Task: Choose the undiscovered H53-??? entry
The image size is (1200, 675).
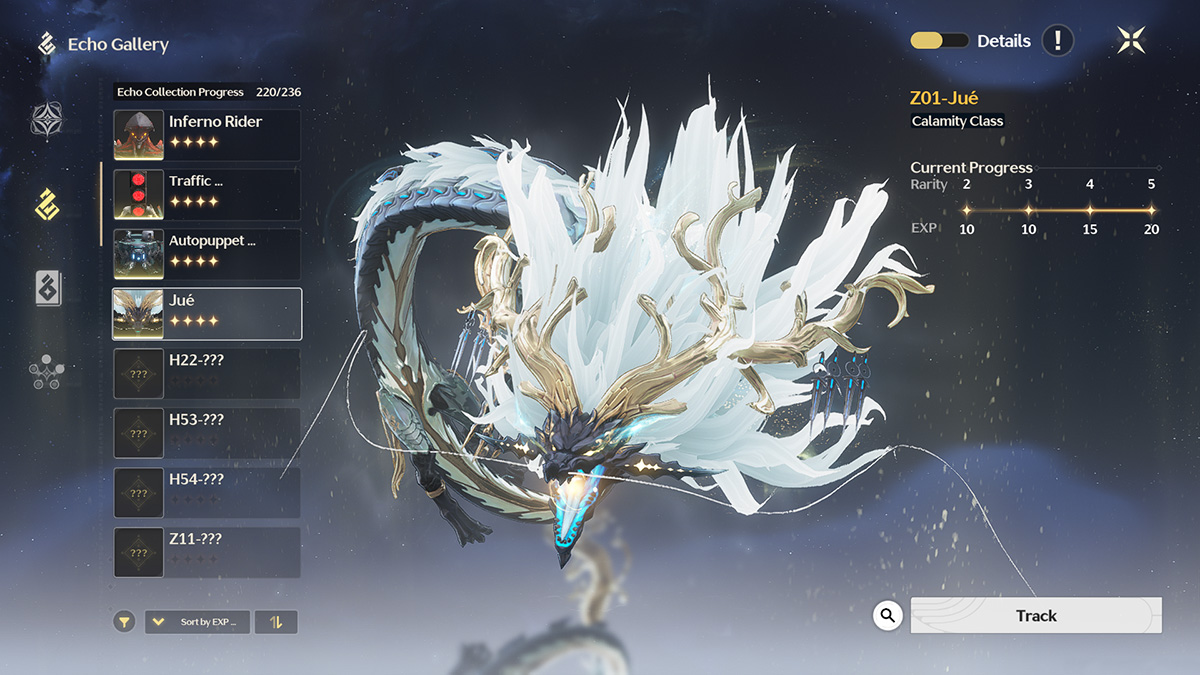Action: coord(207,433)
